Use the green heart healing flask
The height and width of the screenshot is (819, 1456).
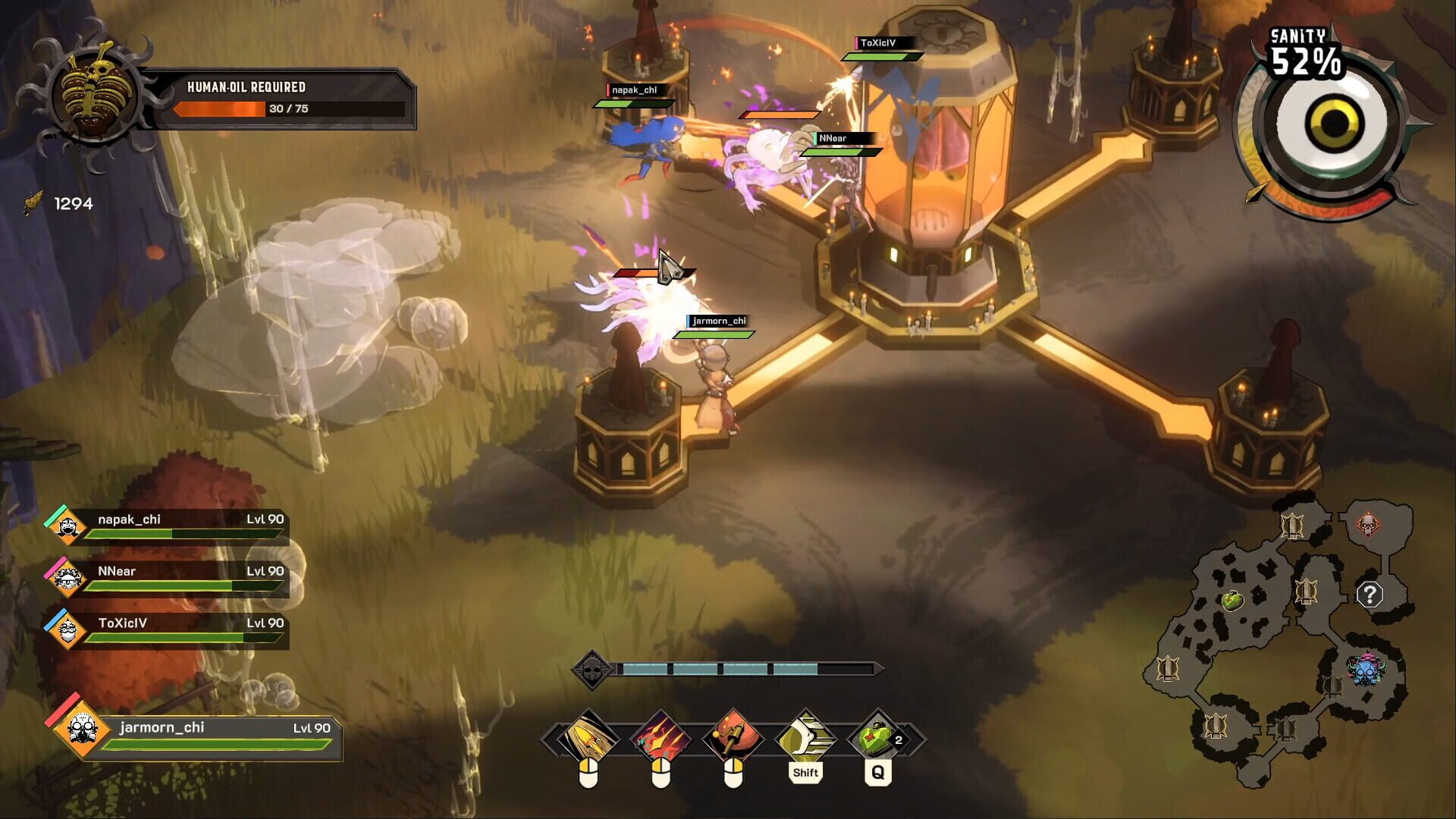[x=877, y=736]
